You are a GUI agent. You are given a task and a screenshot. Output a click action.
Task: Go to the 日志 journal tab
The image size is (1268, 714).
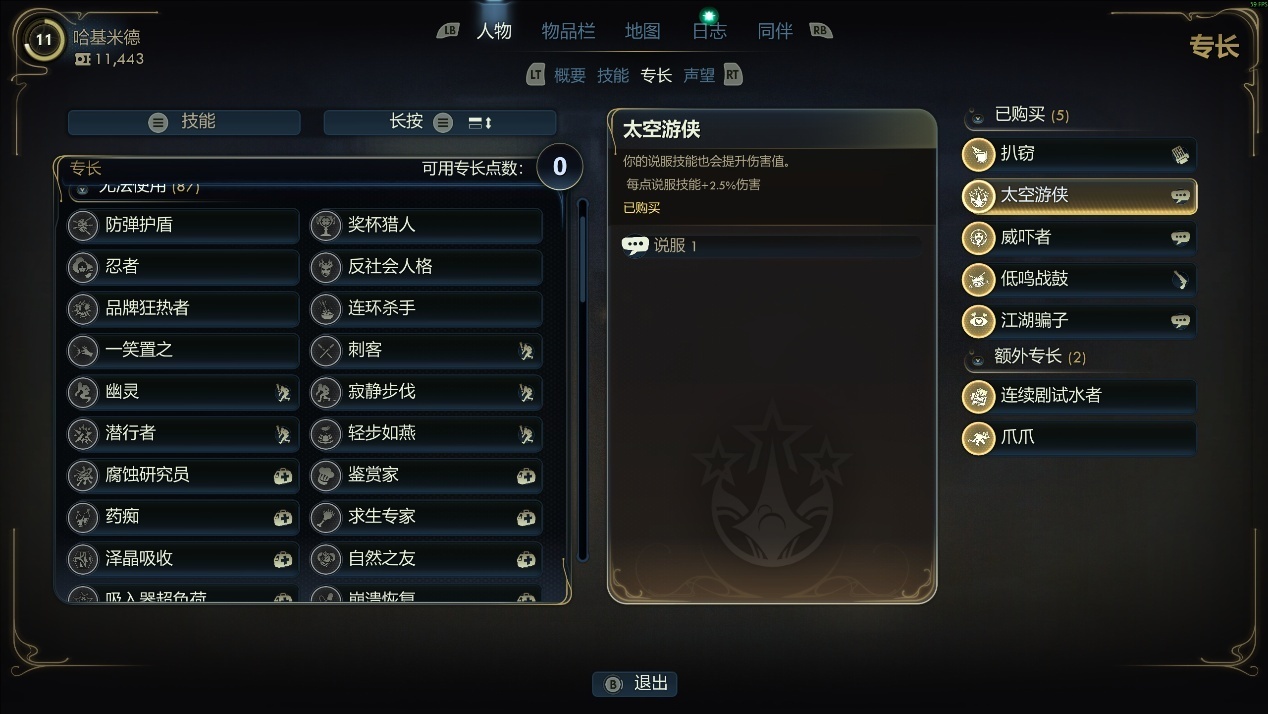coord(709,31)
